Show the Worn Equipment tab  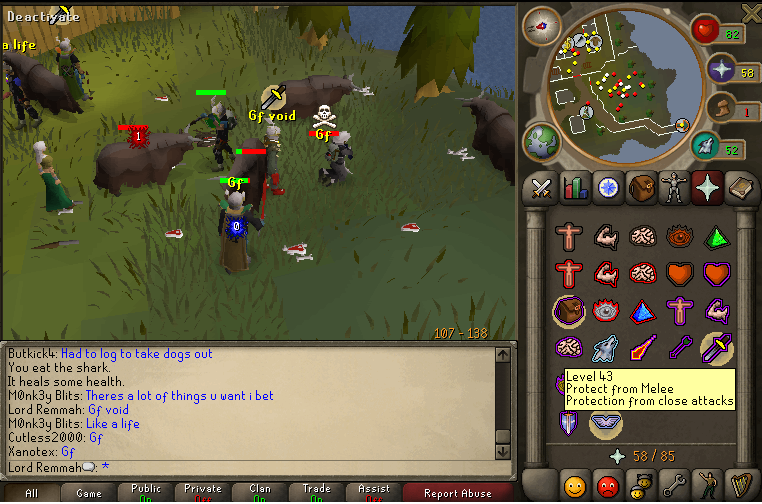coord(675,187)
